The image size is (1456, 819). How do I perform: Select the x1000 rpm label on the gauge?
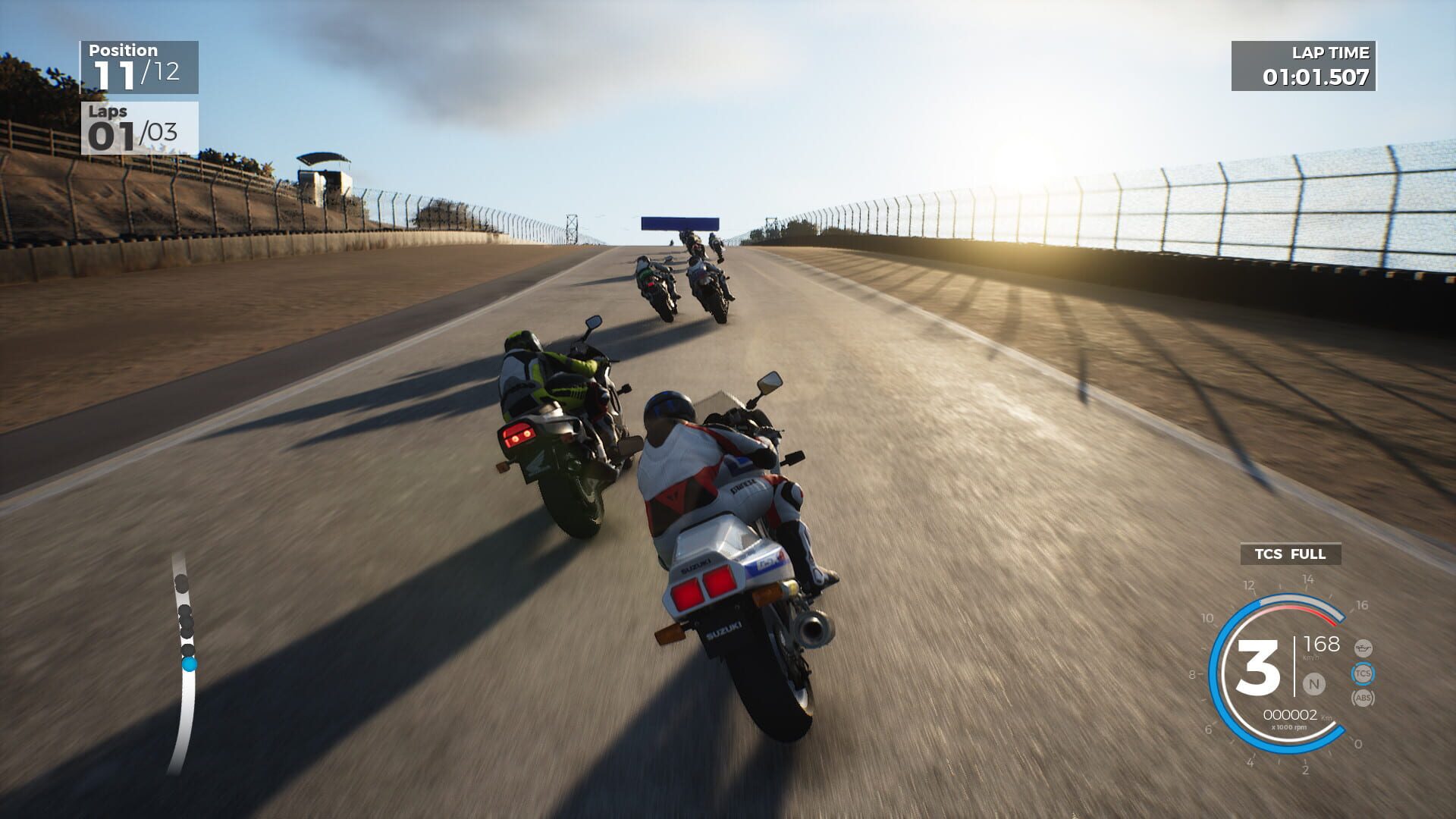coord(1290,727)
